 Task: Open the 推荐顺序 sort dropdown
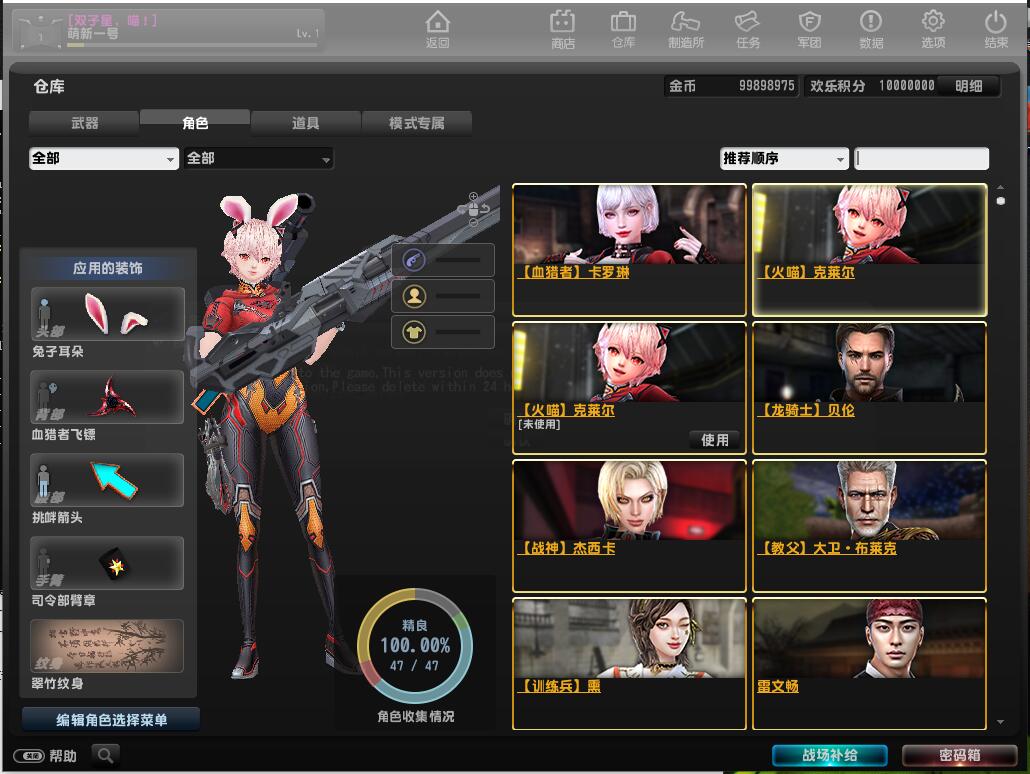coord(784,158)
